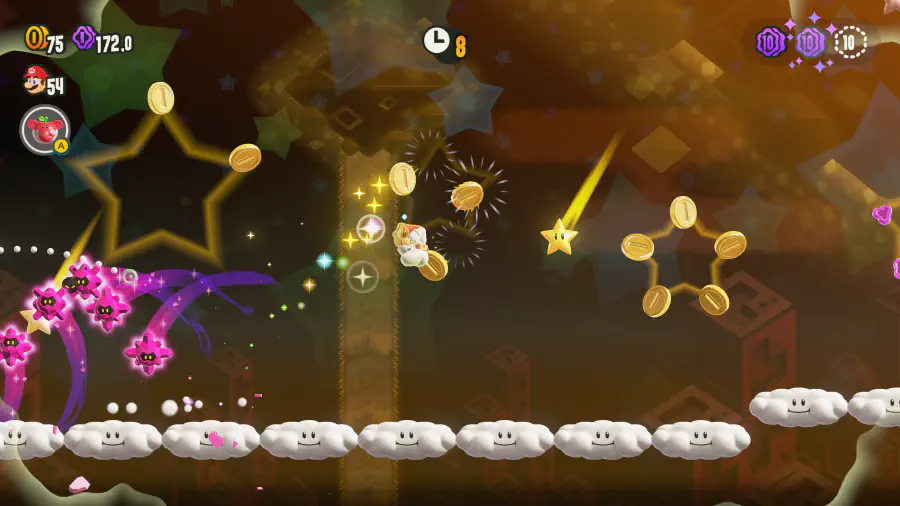Click the gold coin counter icon
The width and height of the screenshot is (900, 506).
[x=35, y=38]
